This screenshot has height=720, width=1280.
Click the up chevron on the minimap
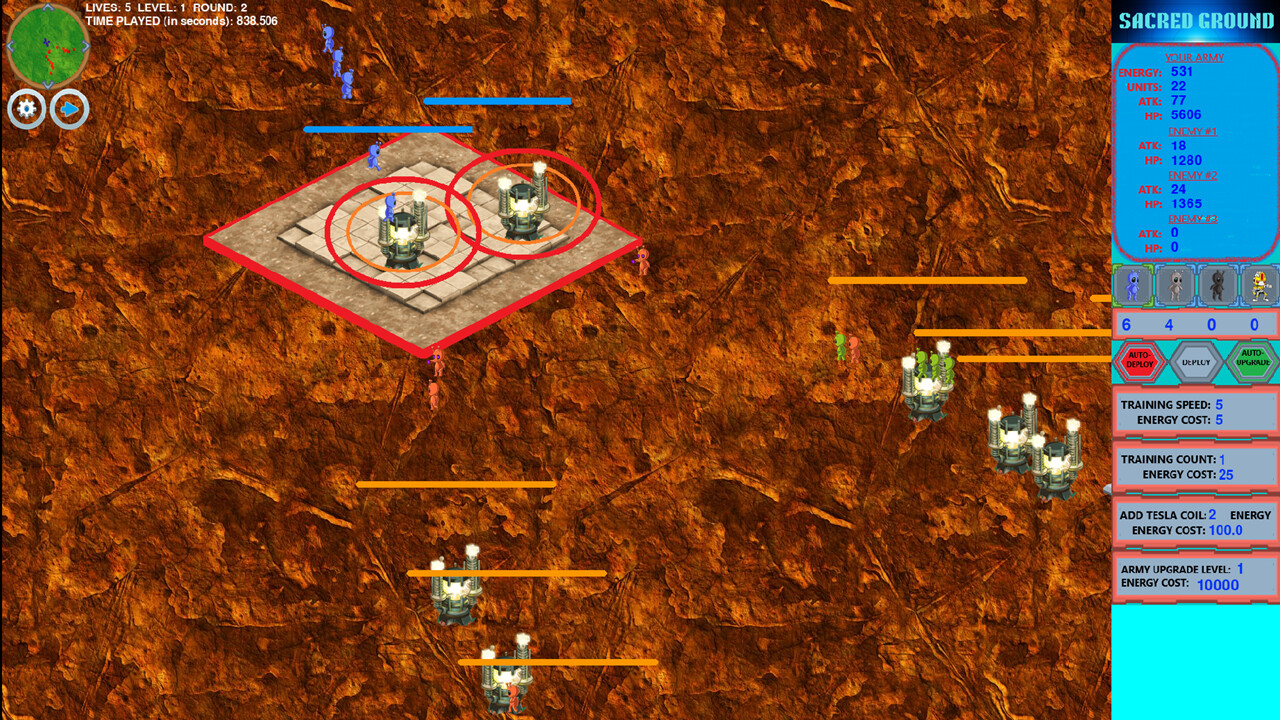pos(47,8)
